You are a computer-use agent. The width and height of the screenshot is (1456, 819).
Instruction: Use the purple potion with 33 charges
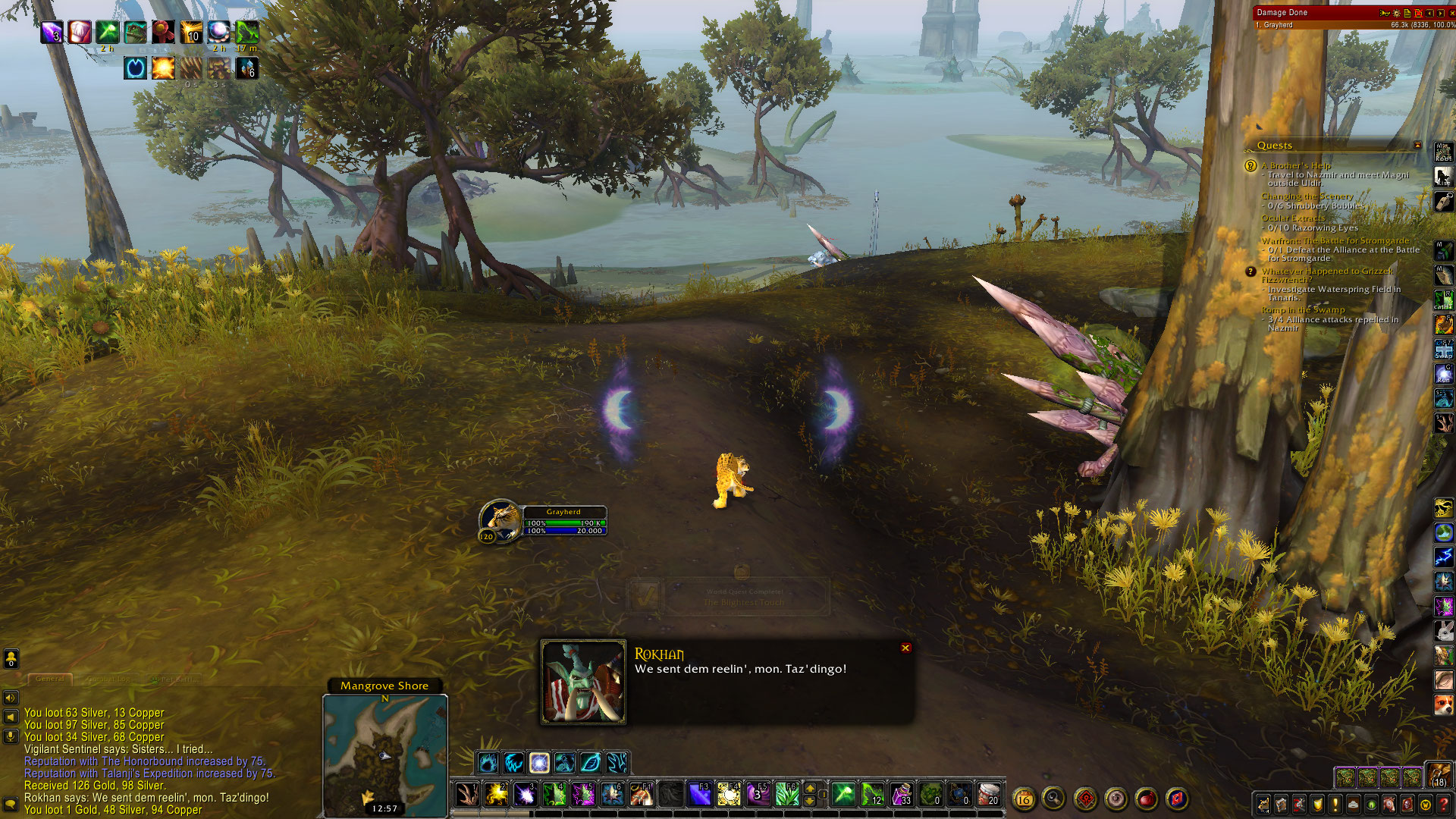[901, 794]
